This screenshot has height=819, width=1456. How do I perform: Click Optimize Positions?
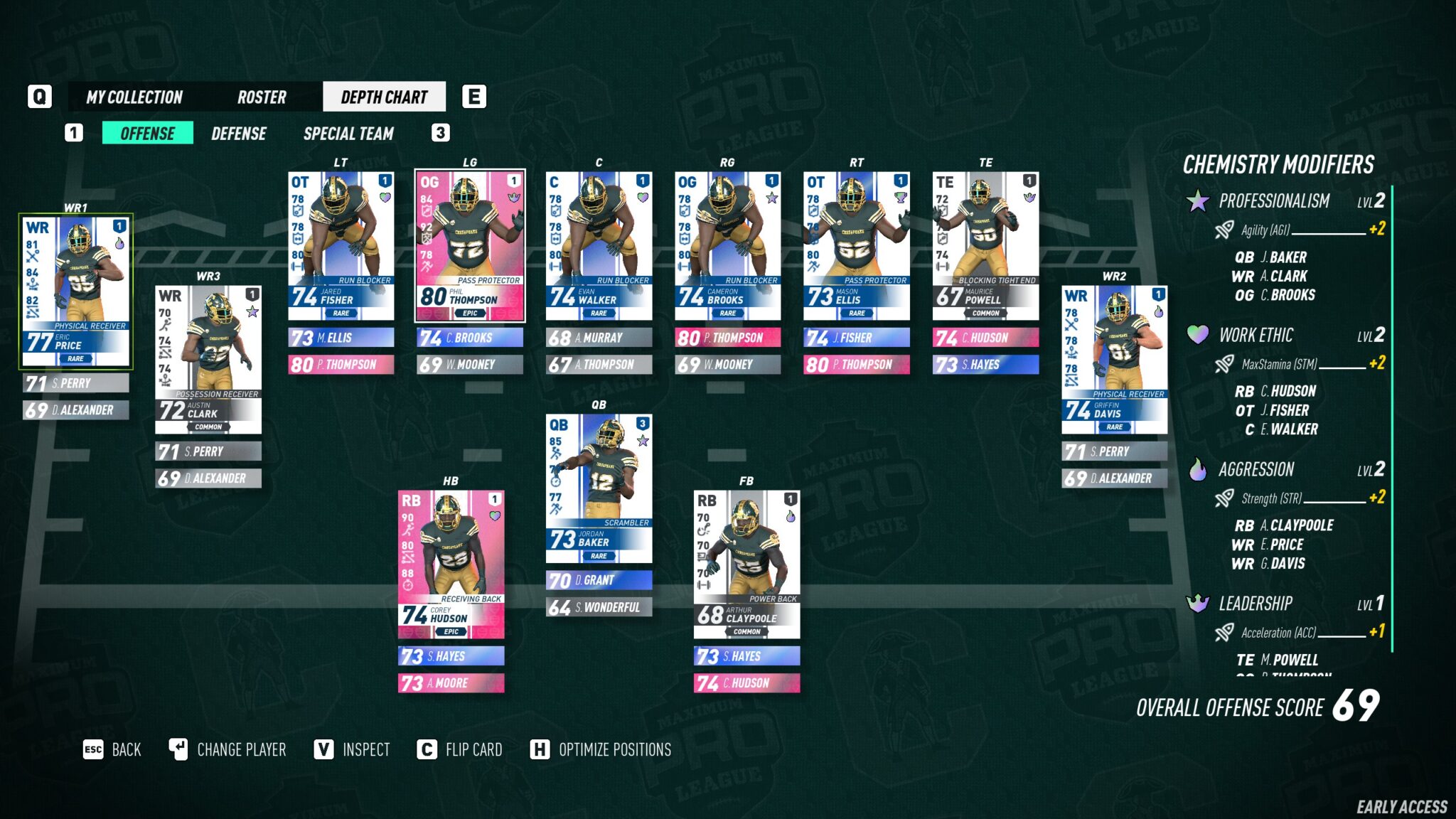click(x=614, y=749)
